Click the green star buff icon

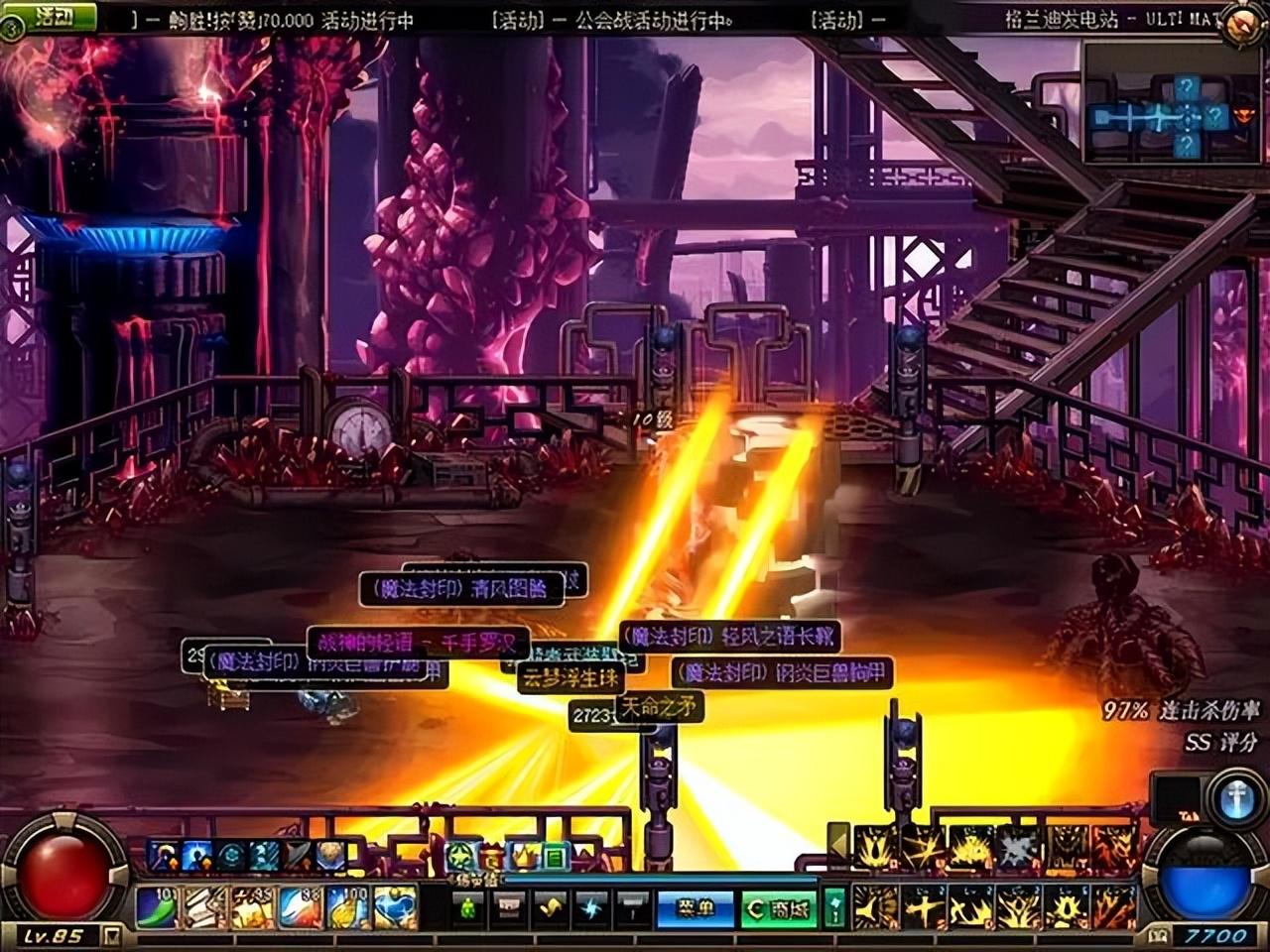459,855
